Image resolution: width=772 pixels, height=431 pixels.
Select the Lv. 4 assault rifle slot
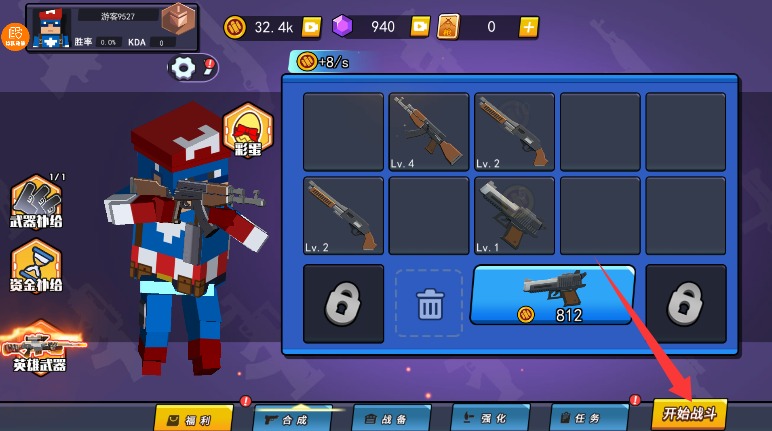click(x=429, y=131)
